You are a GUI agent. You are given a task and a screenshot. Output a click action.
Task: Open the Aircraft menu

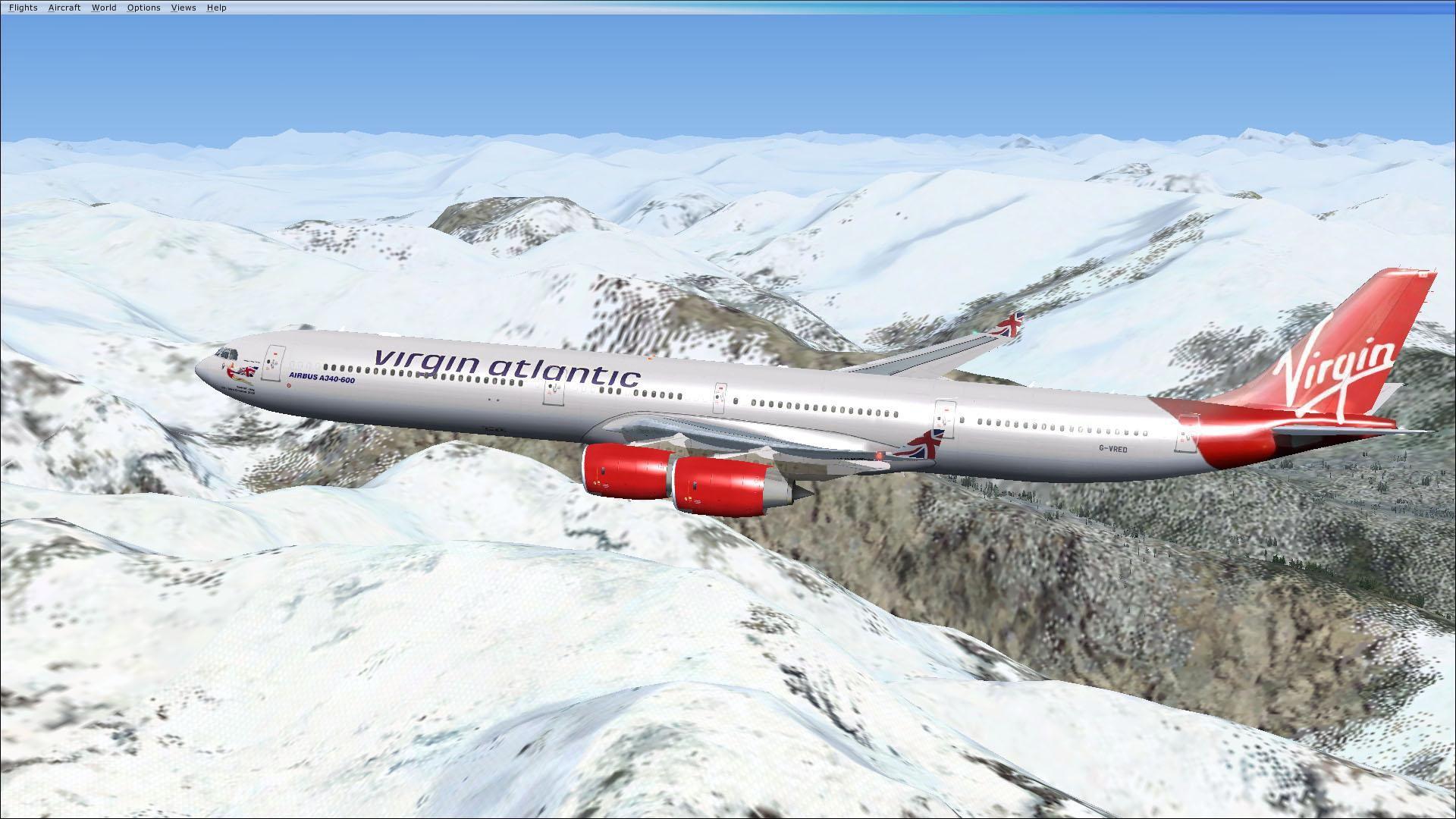tap(64, 7)
